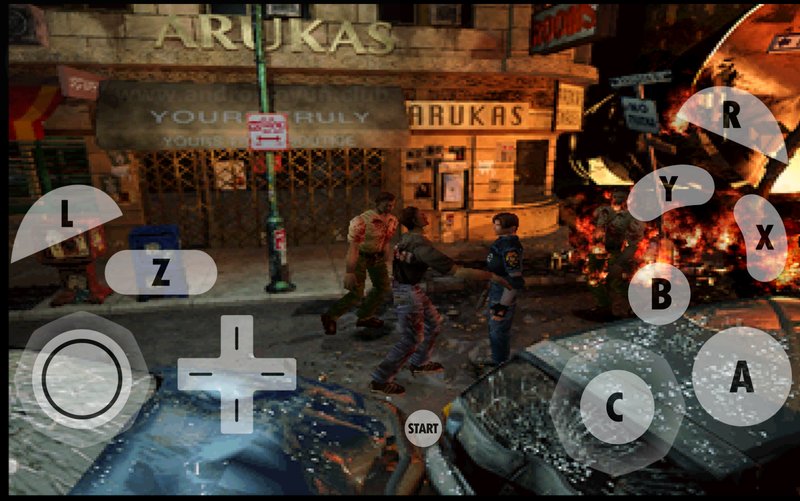Tap the B button overlay
This screenshot has width=800, height=501.
pyautogui.click(x=660, y=294)
